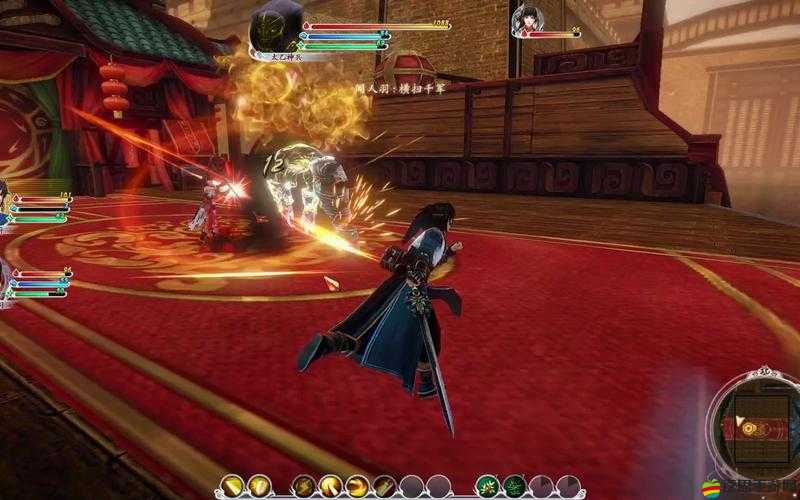Screen dimensions: 800x500
Task: Use the orange swirl skill icon
Action: [x=355, y=486]
